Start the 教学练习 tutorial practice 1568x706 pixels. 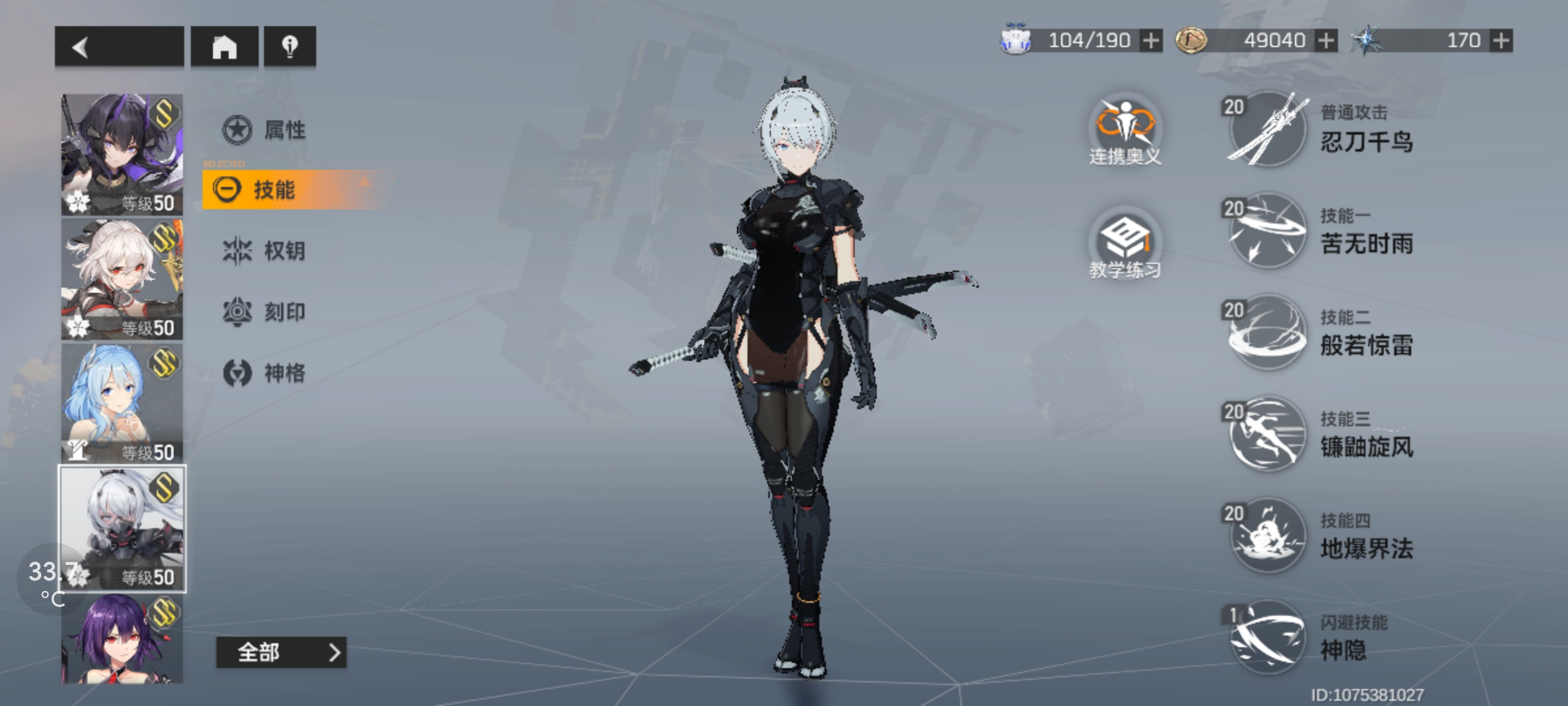[x=1124, y=244]
